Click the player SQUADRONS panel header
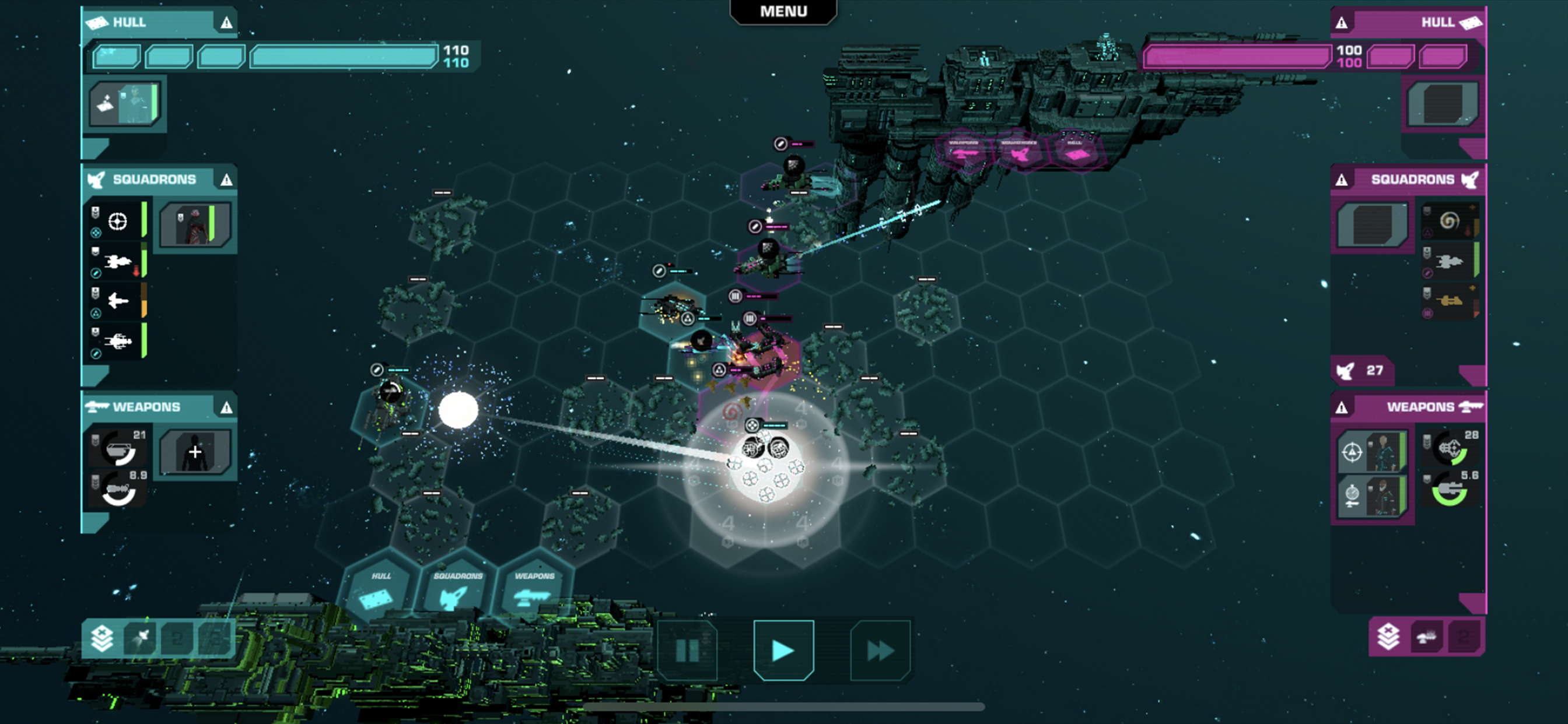 pyautogui.click(x=154, y=180)
